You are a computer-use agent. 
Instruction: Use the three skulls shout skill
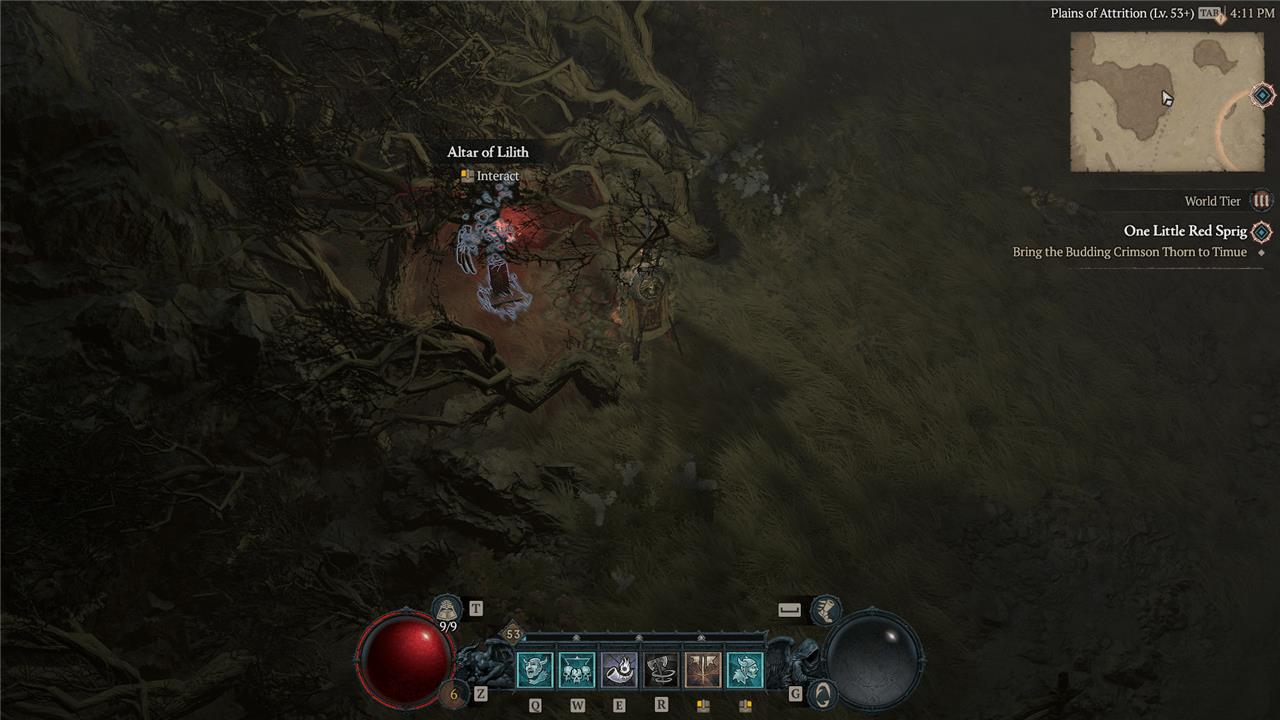click(x=577, y=670)
